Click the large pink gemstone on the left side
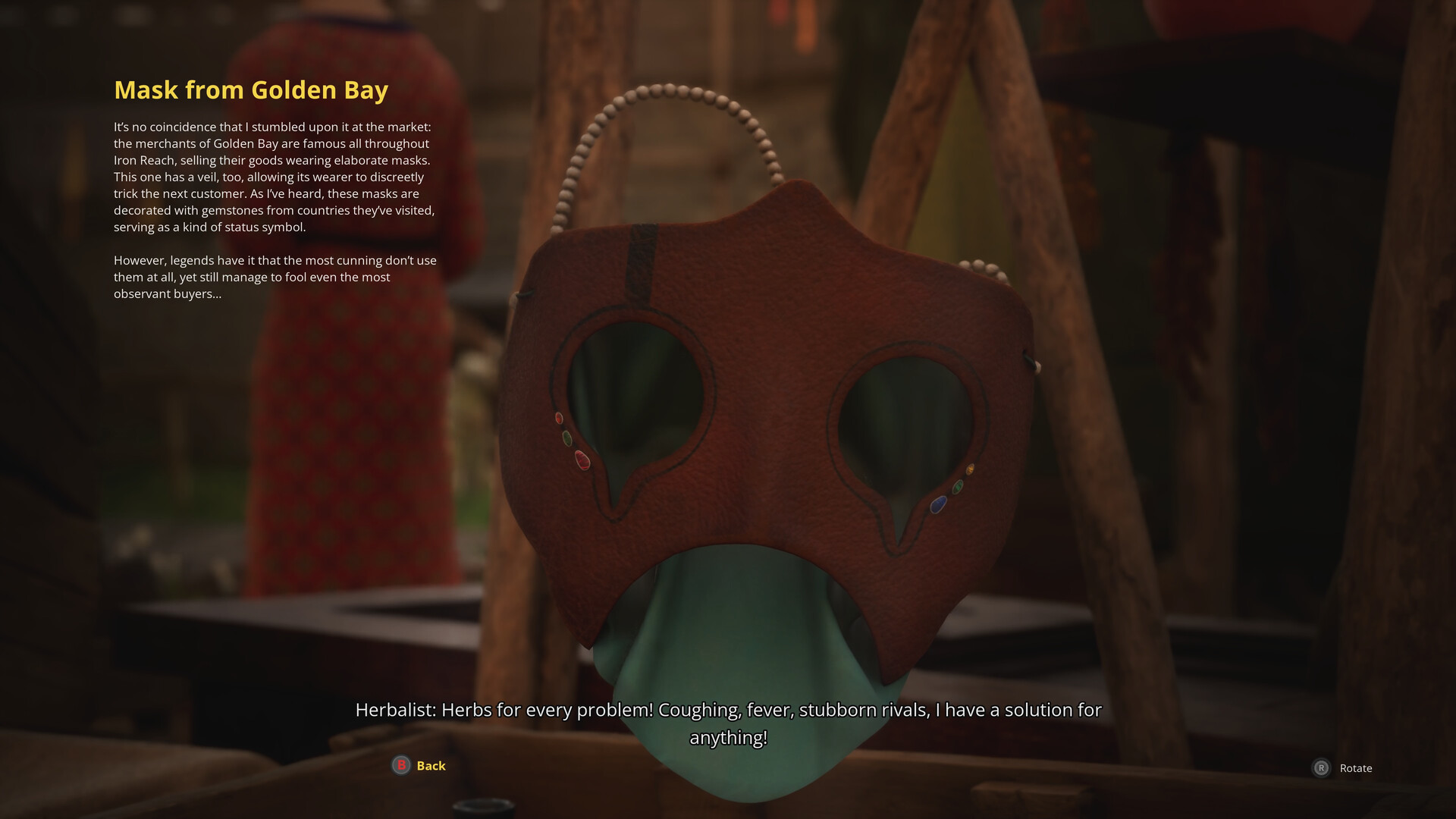This screenshot has height=819, width=1456. pyautogui.click(x=582, y=460)
